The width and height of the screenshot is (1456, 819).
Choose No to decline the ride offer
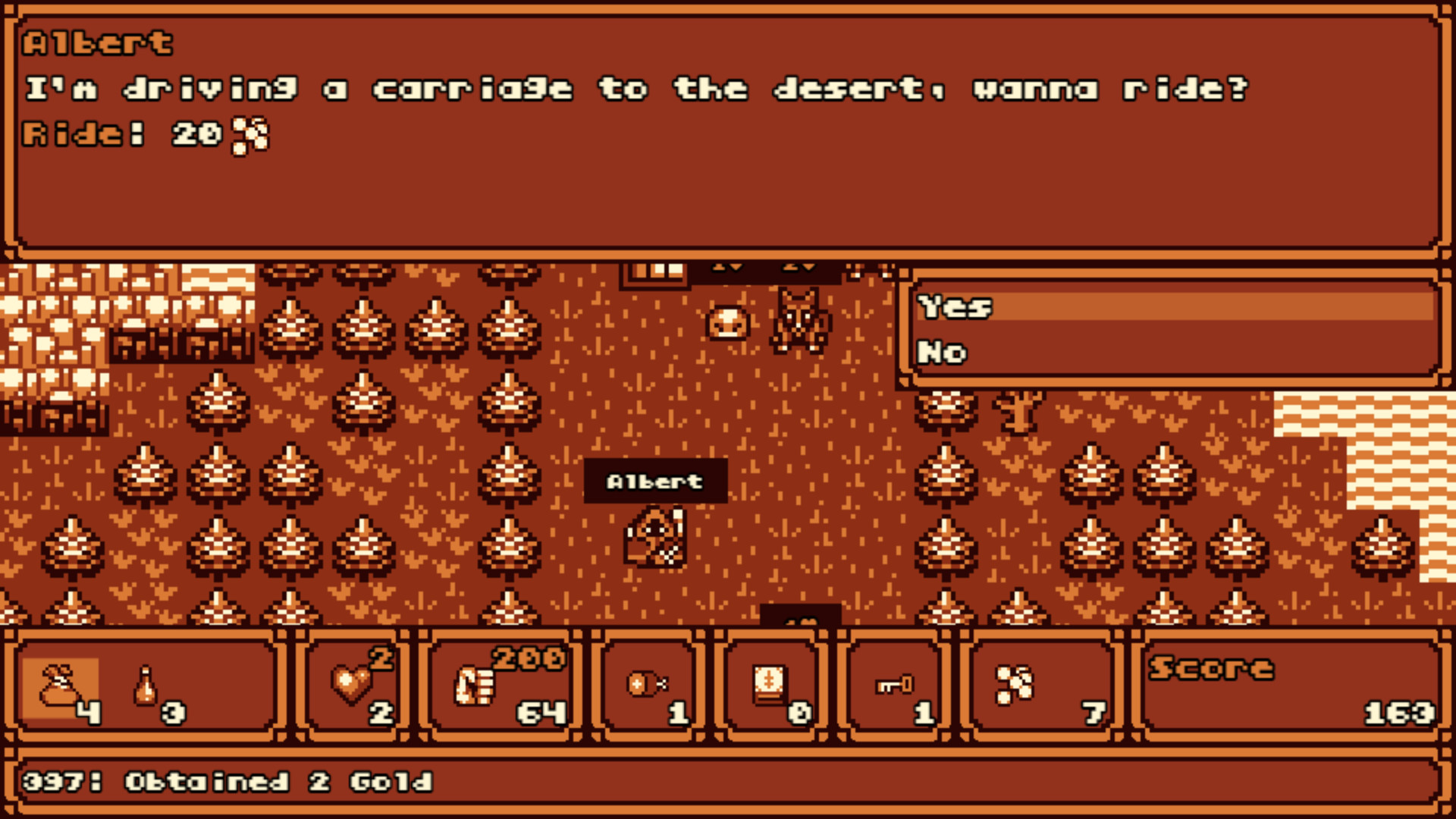tap(942, 352)
